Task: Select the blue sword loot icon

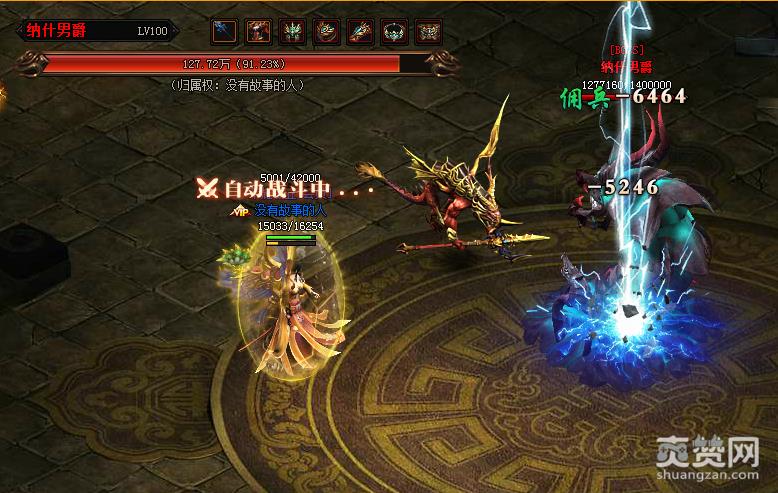Action: click(225, 31)
